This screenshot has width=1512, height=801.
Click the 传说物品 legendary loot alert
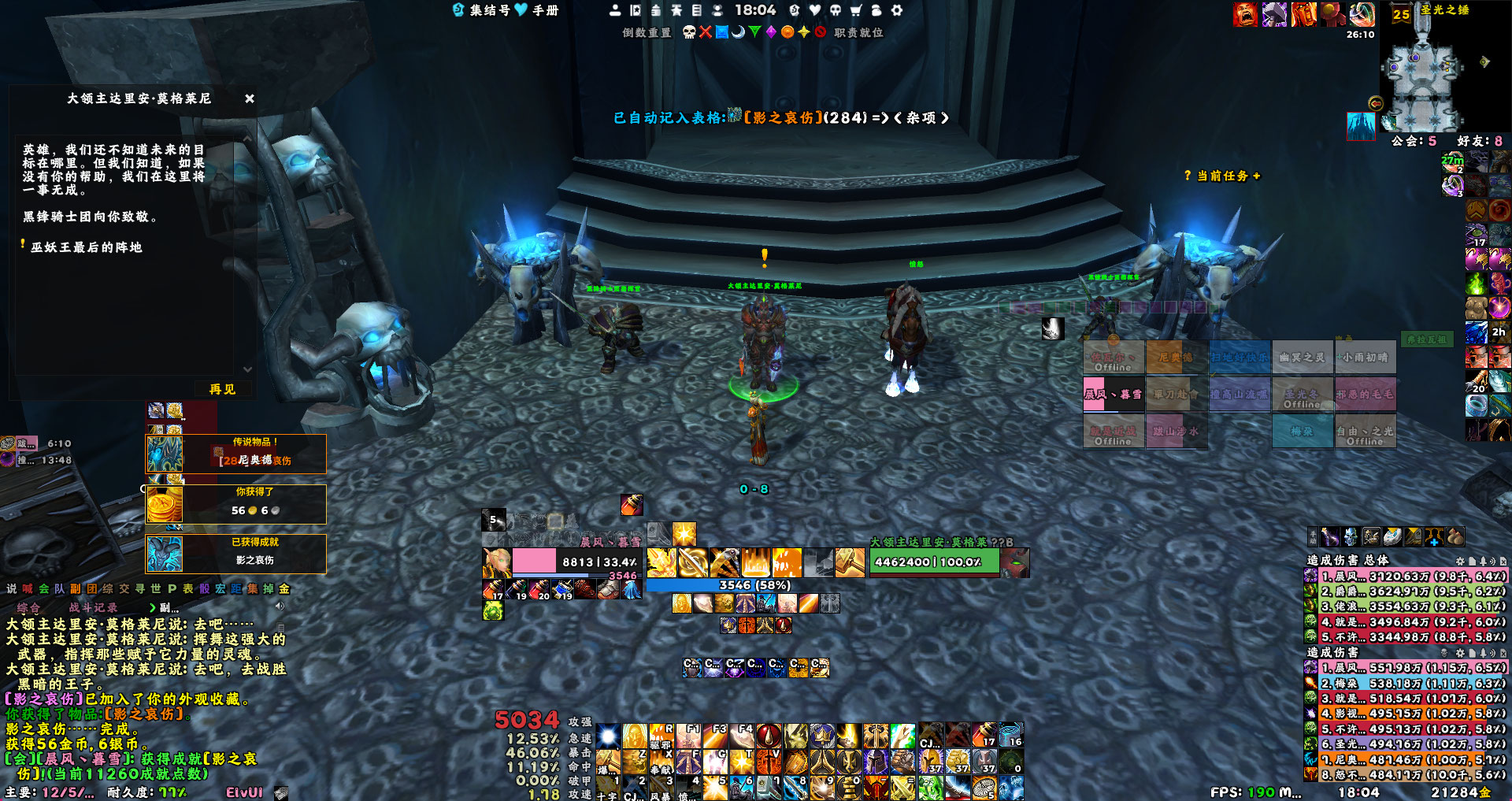pyautogui.click(x=236, y=454)
